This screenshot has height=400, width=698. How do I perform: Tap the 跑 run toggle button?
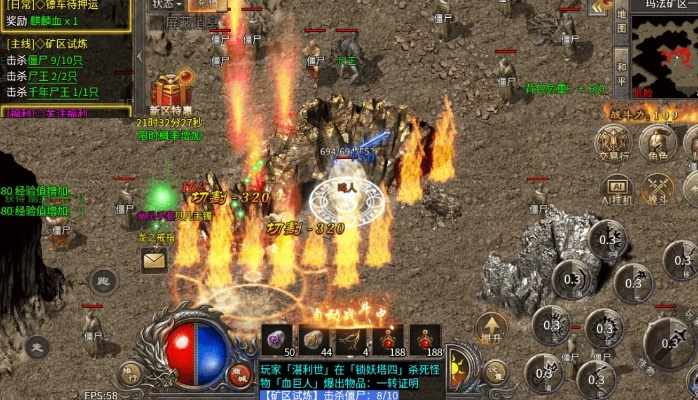(x=103, y=281)
